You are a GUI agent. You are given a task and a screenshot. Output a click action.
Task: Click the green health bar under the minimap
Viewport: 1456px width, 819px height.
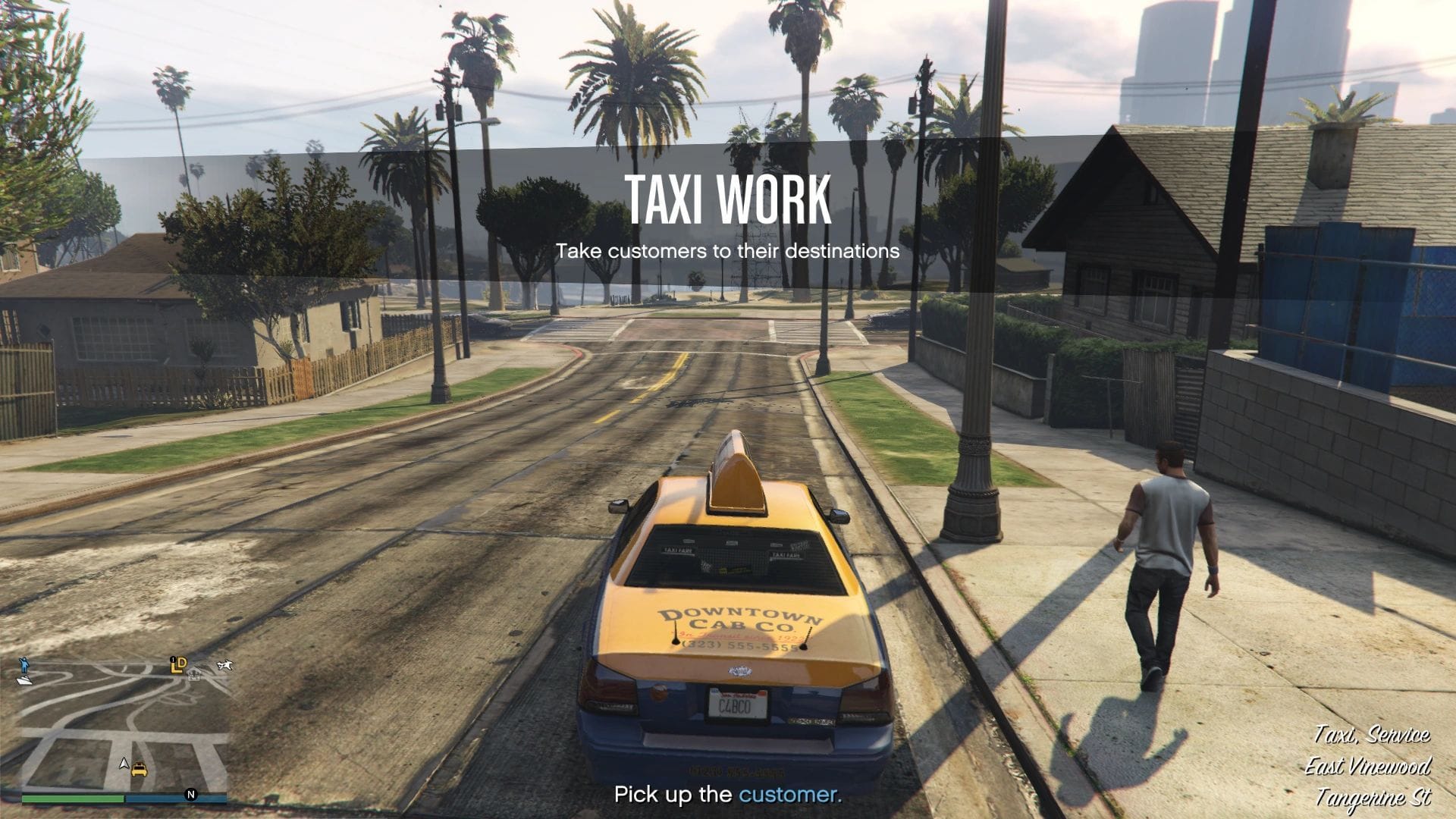73,799
